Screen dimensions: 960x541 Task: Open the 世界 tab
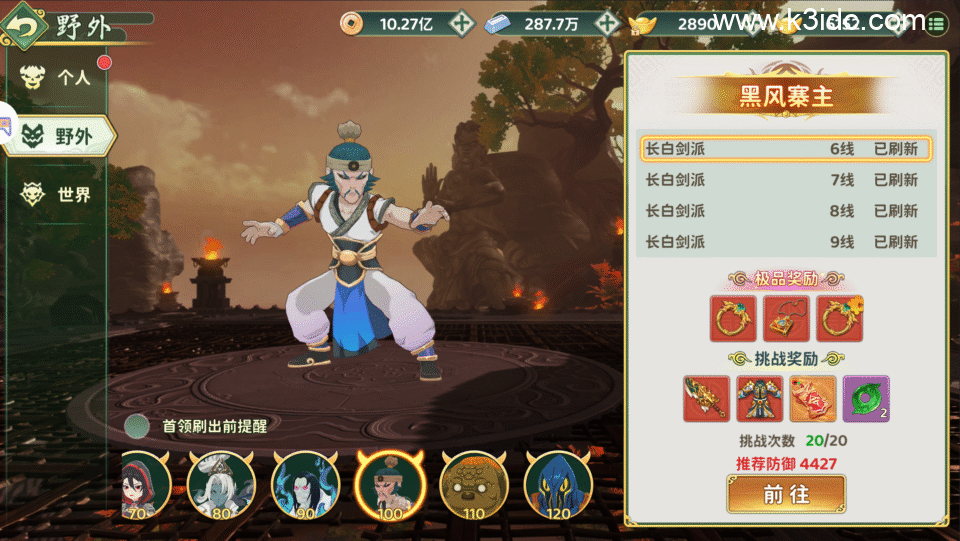pyautogui.click(x=60, y=194)
